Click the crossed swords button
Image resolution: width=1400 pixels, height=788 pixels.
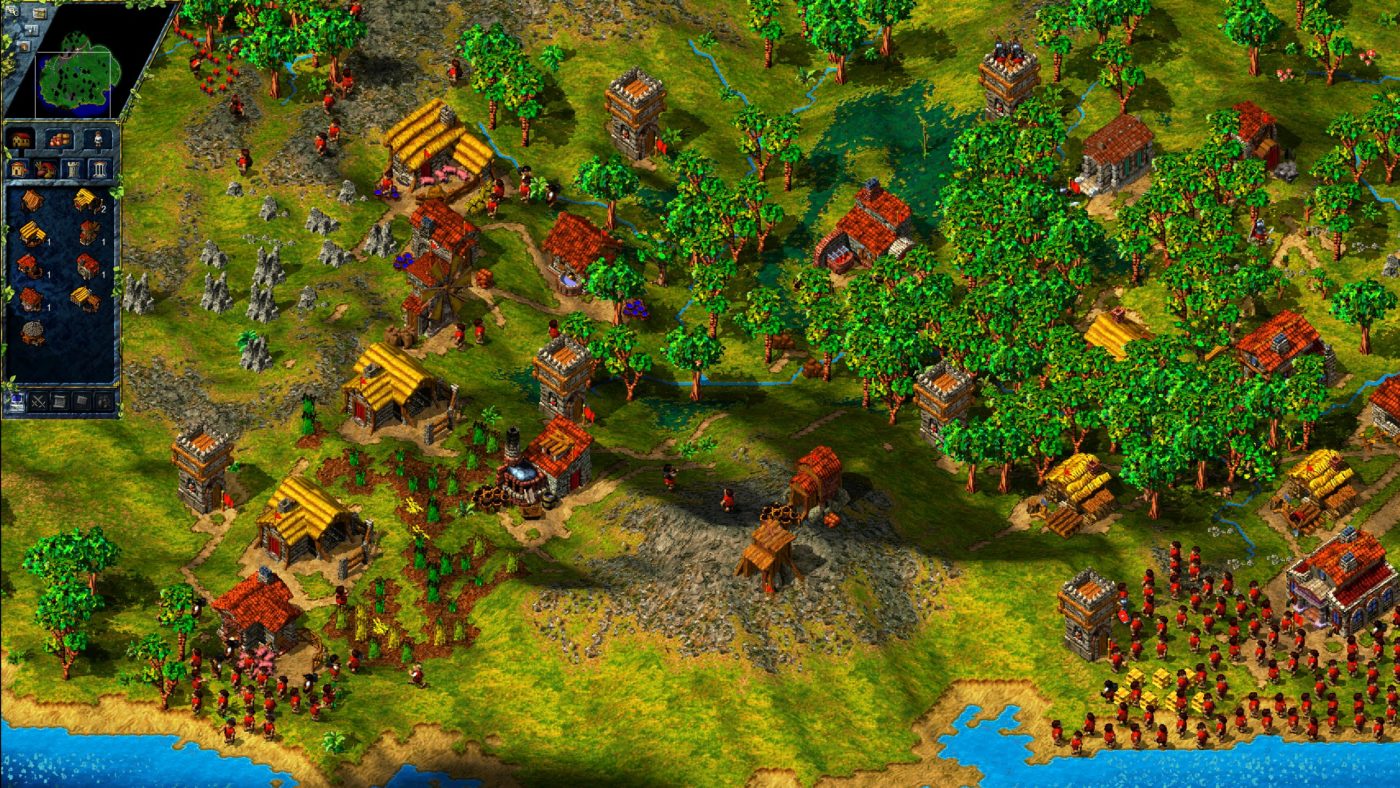click(x=40, y=402)
